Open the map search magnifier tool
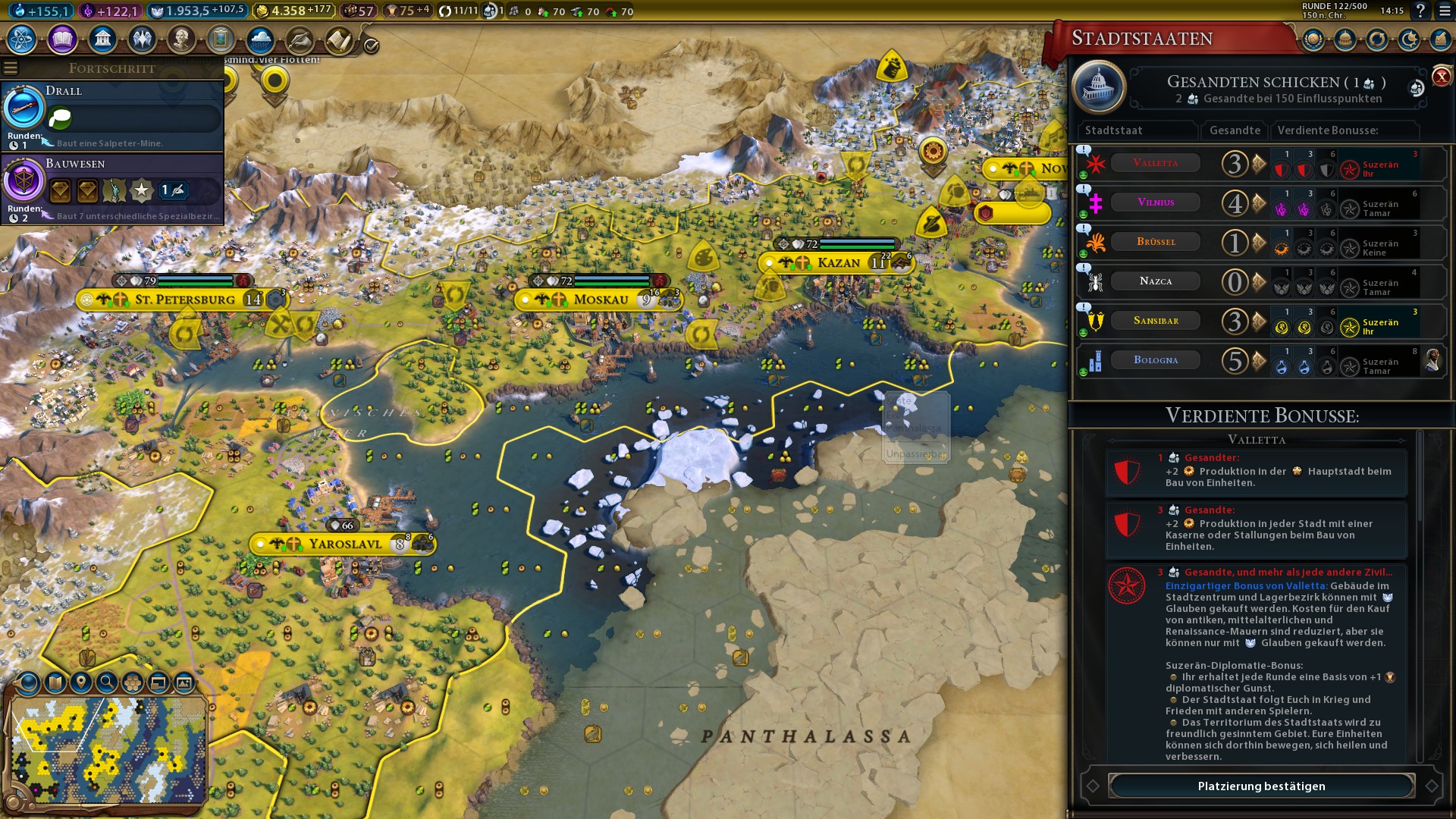Image resolution: width=1456 pixels, height=819 pixels. point(107,682)
